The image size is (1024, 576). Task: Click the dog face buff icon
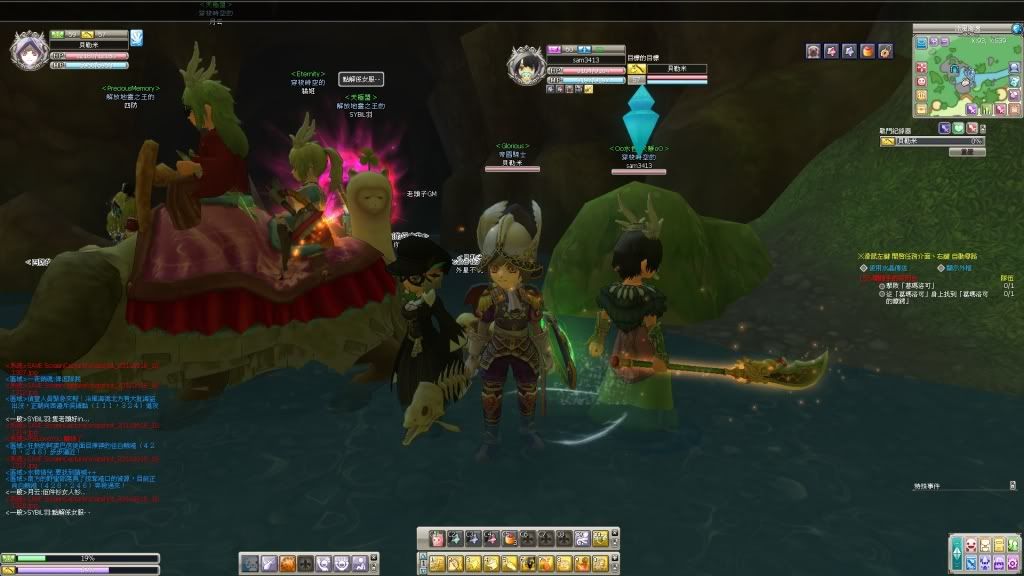pos(814,51)
